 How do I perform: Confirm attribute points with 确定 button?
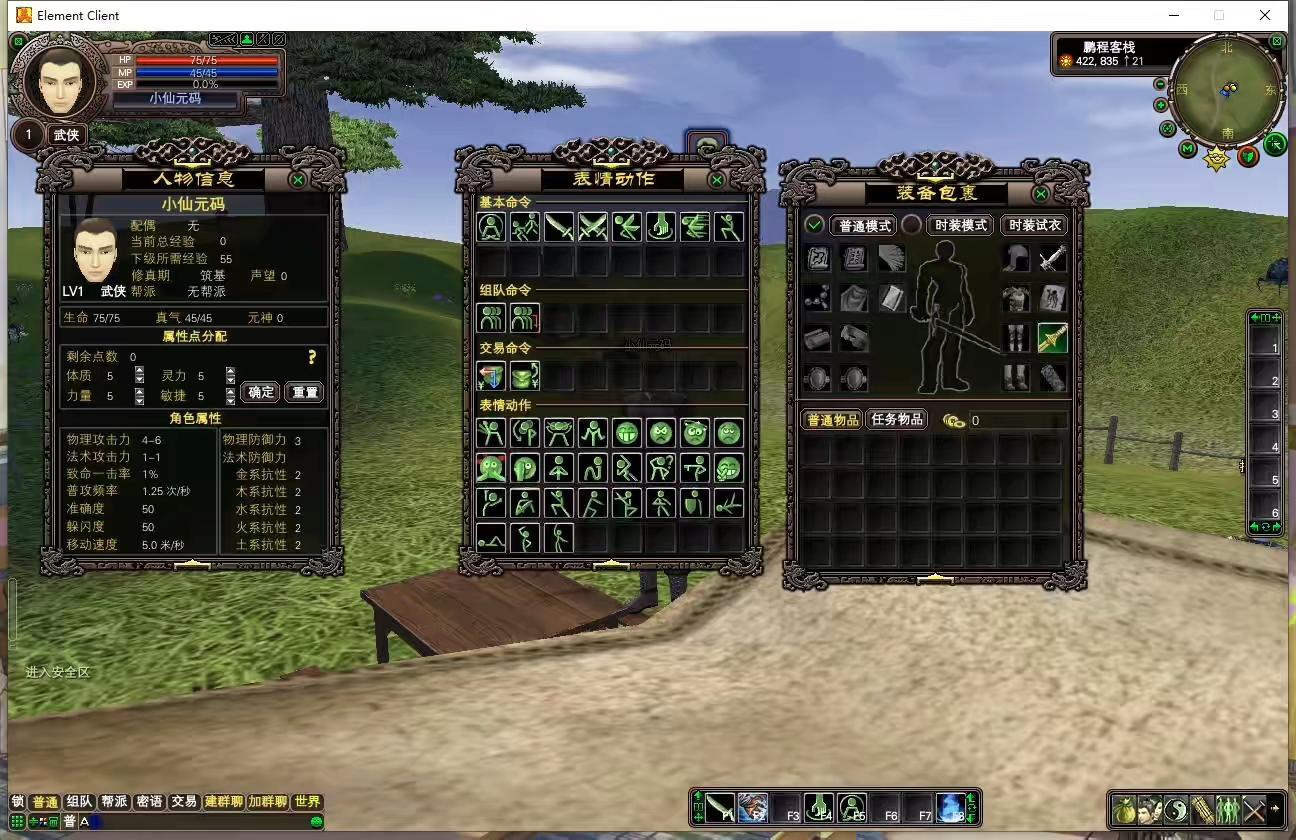click(x=261, y=392)
